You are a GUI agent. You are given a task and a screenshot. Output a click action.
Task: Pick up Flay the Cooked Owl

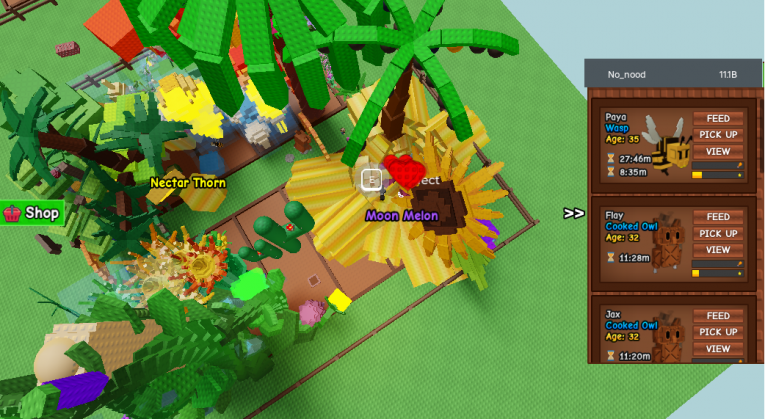(718, 233)
